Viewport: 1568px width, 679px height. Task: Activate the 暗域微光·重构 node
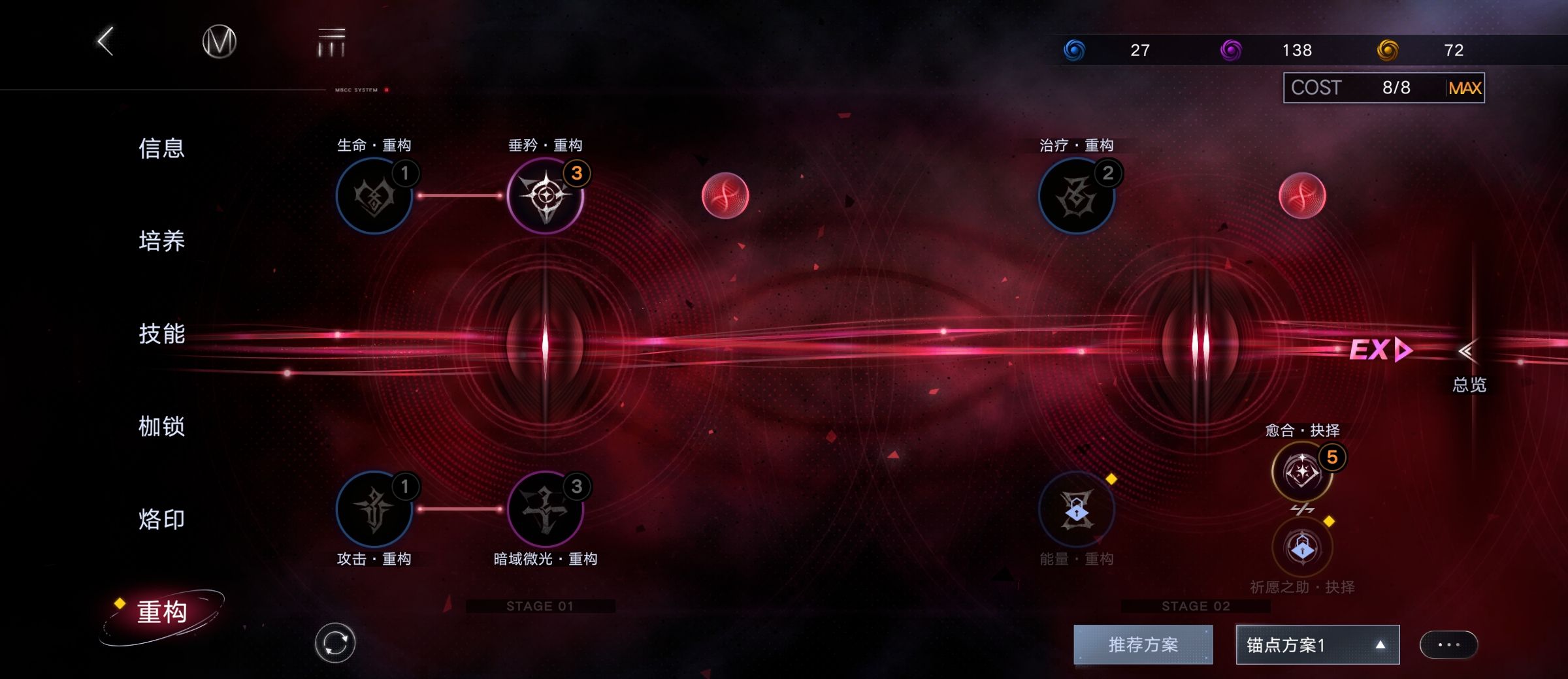[x=546, y=509]
